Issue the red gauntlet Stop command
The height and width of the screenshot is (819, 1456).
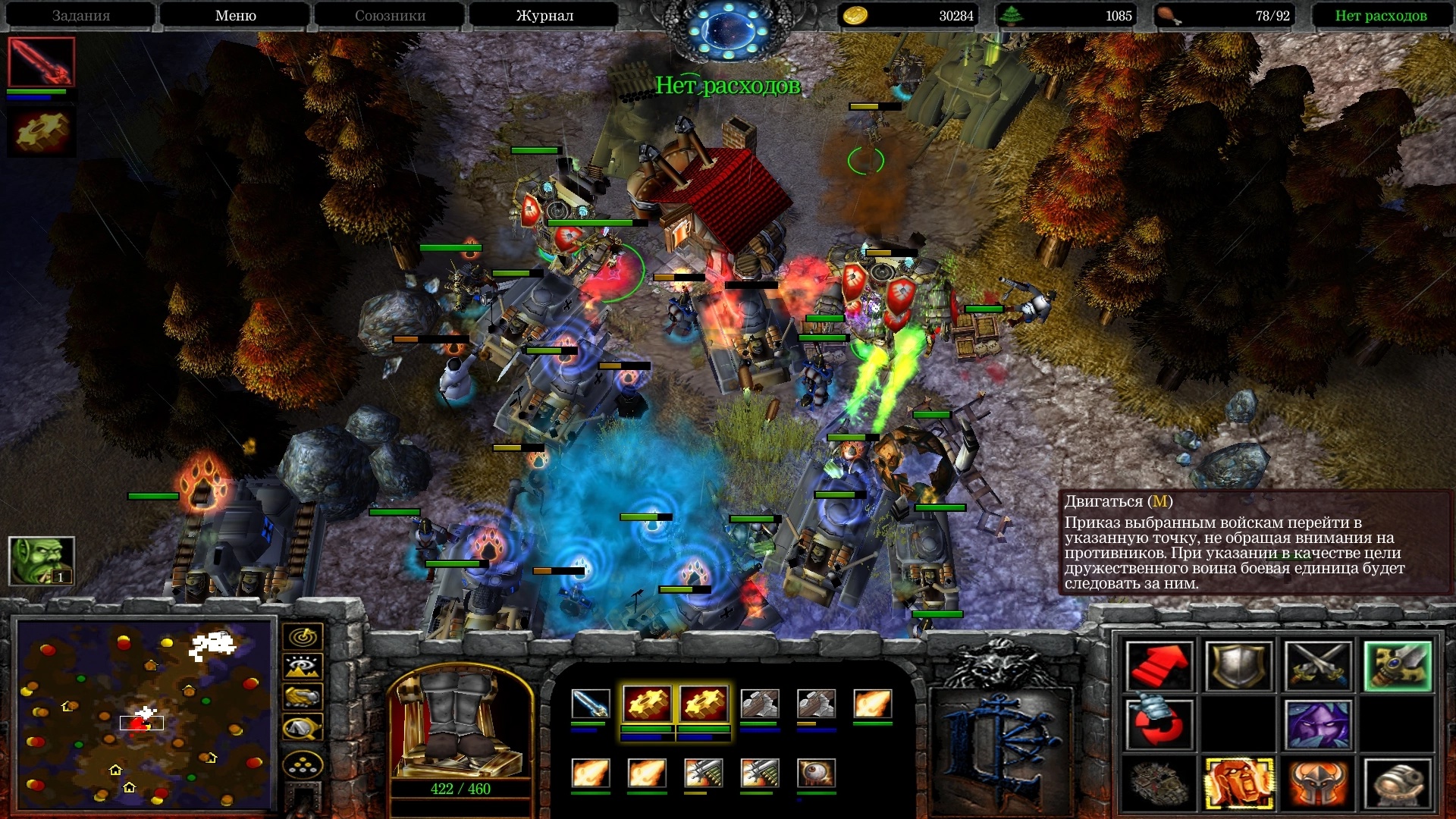[x=1159, y=724]
